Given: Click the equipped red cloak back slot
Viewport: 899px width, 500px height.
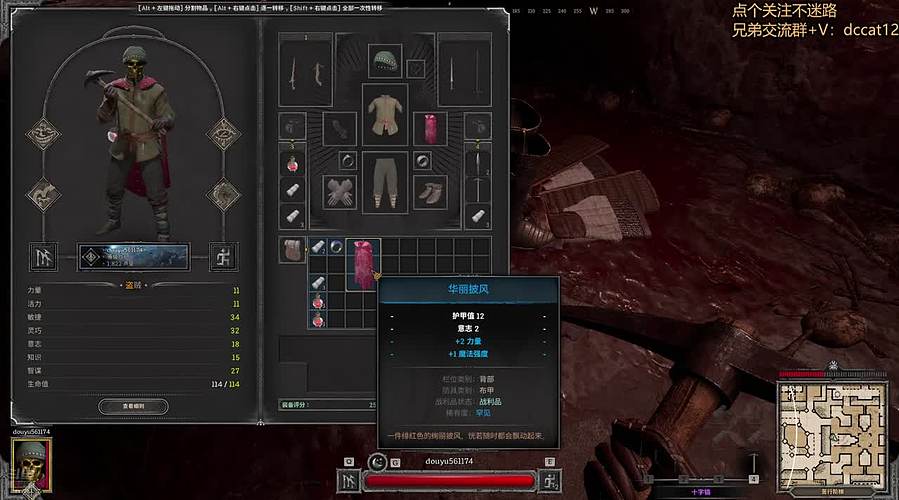Looking at the screenshot, I should (x=429, y=127).
